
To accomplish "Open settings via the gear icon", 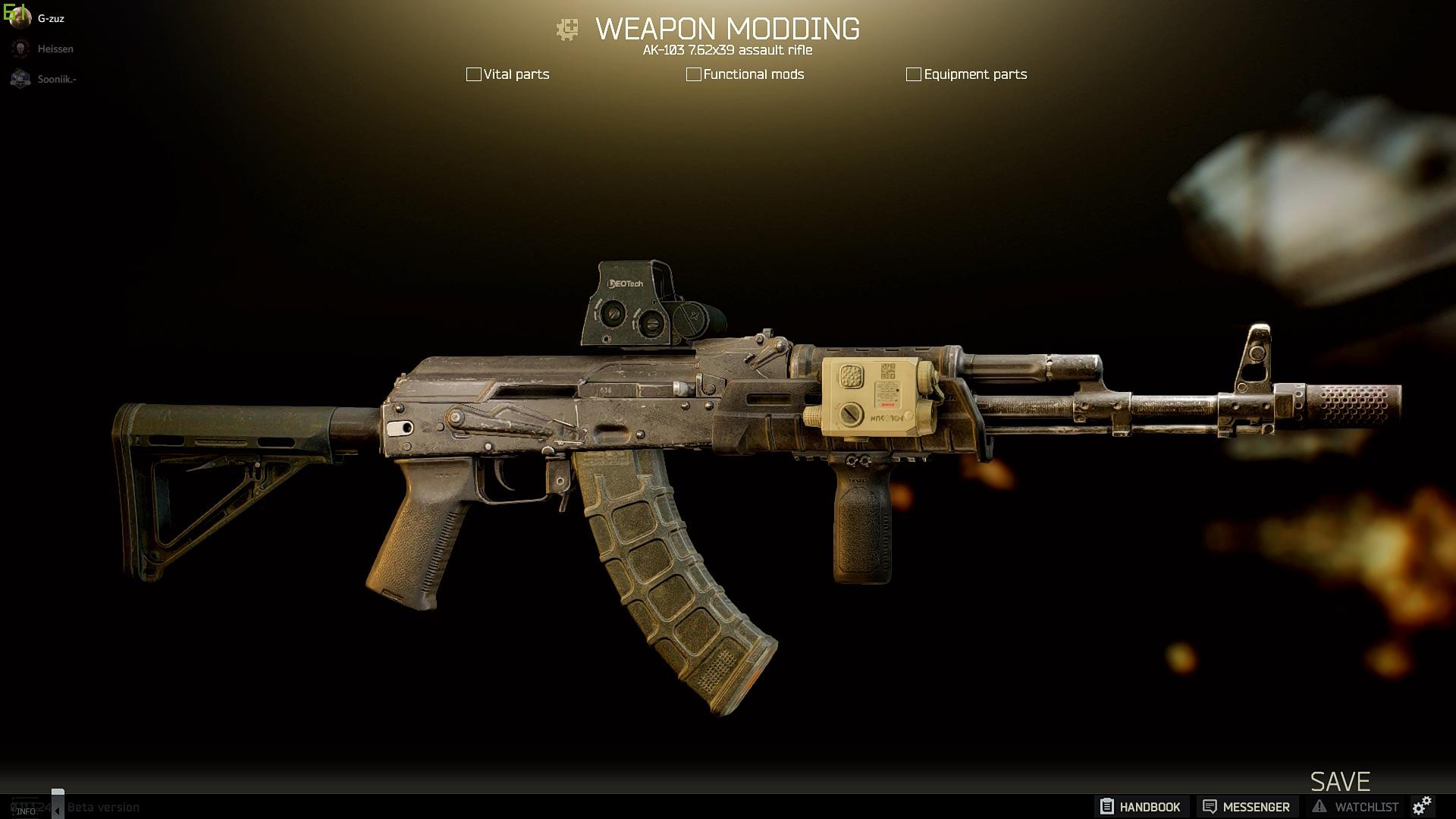I will (1422, 806).
